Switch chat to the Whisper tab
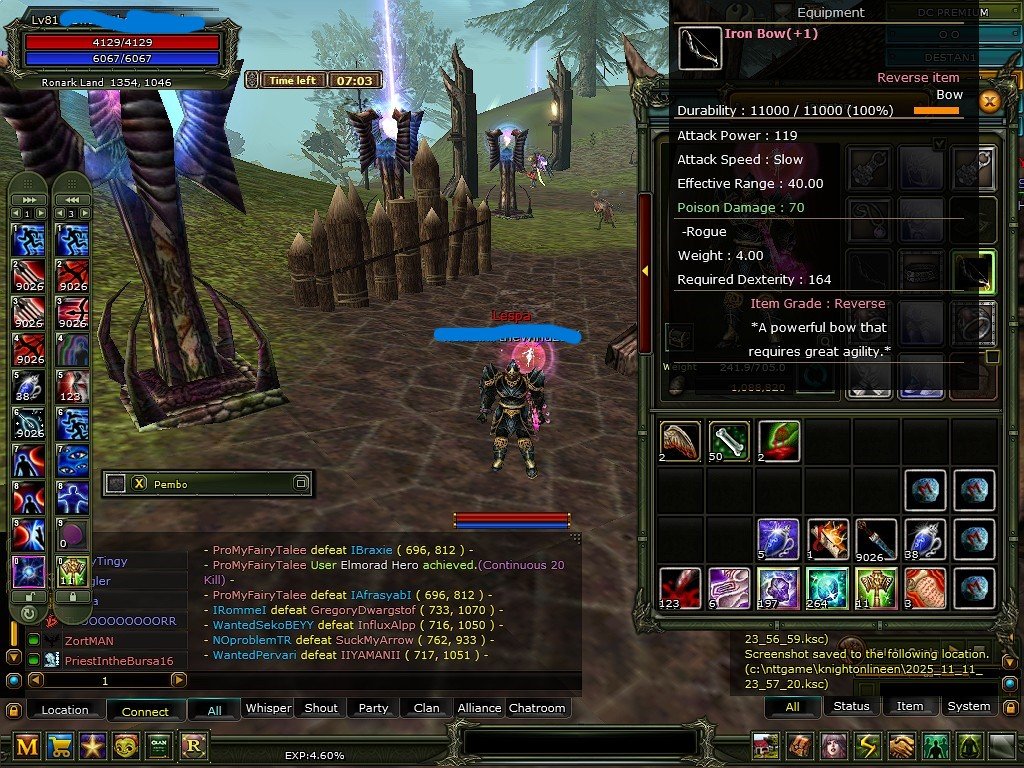 (x=268, y=708)
